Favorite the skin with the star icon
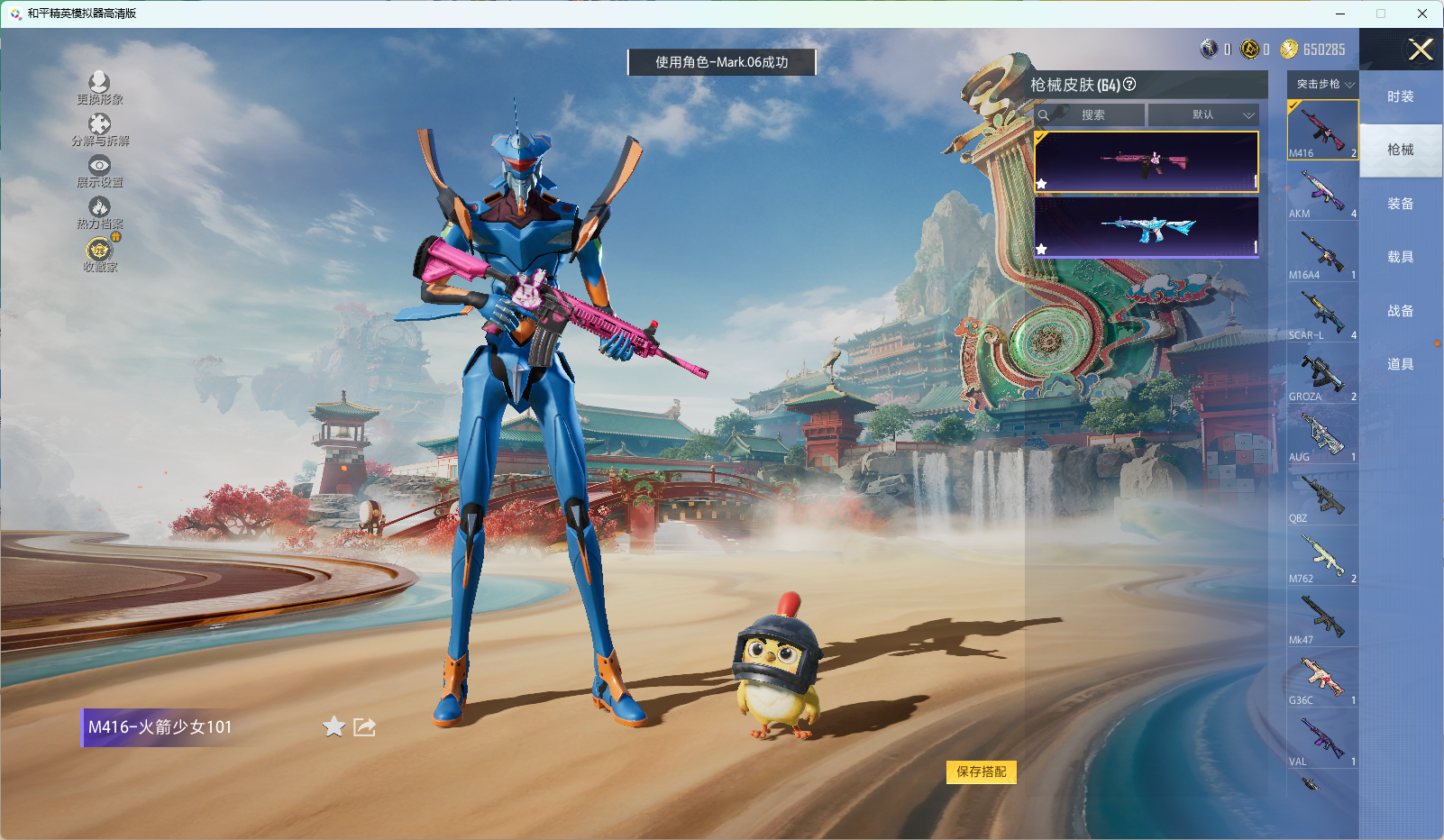 tap(334, 726)
